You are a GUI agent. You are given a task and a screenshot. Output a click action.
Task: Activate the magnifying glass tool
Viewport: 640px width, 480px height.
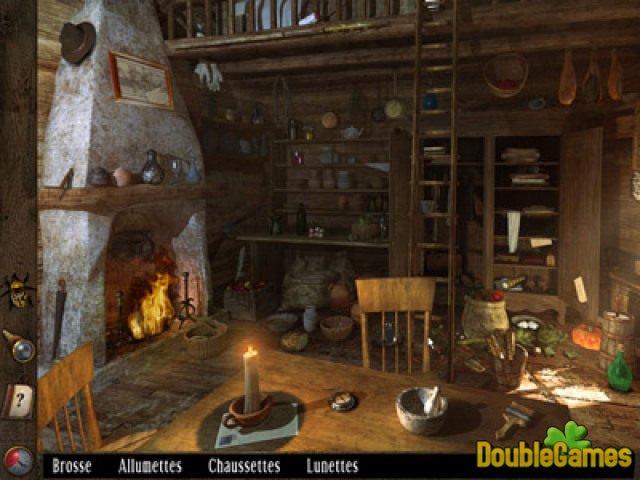tap(19, 346)
